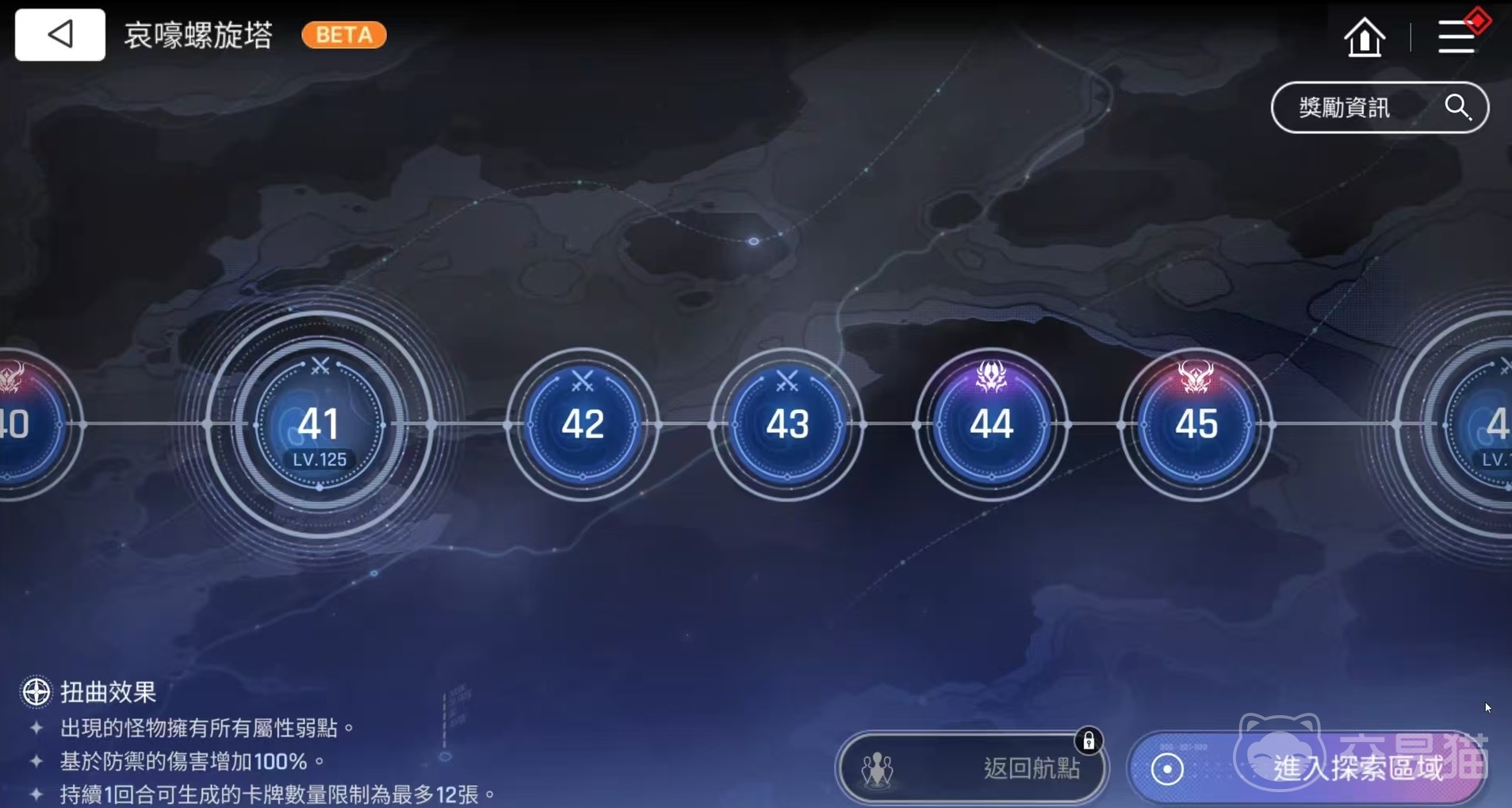Go back using the arrow button

(x=59, y=34)
